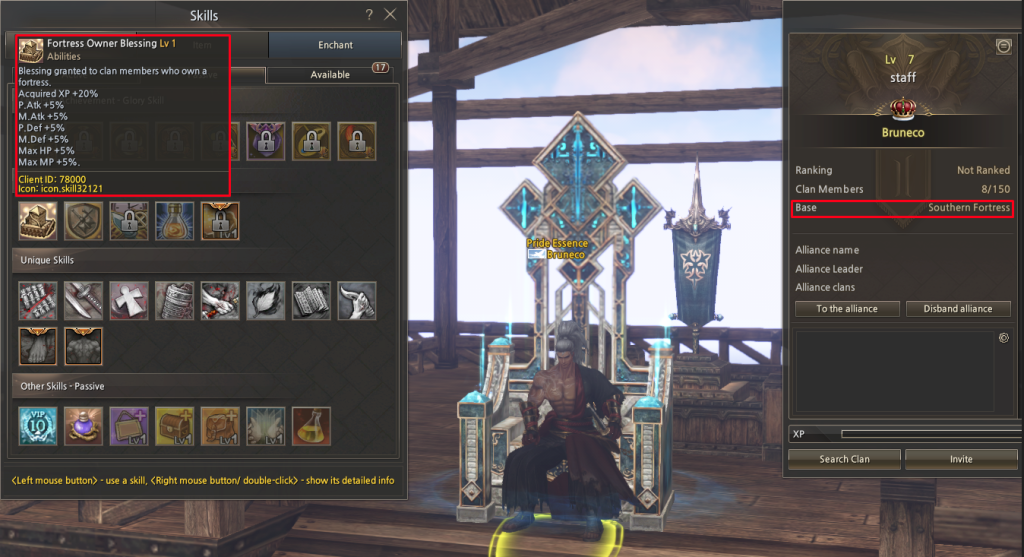Image resolution: width=1024 pixels, height=557 pixels.
Task: Click the To the alliance button
Action: coord(847,309)
